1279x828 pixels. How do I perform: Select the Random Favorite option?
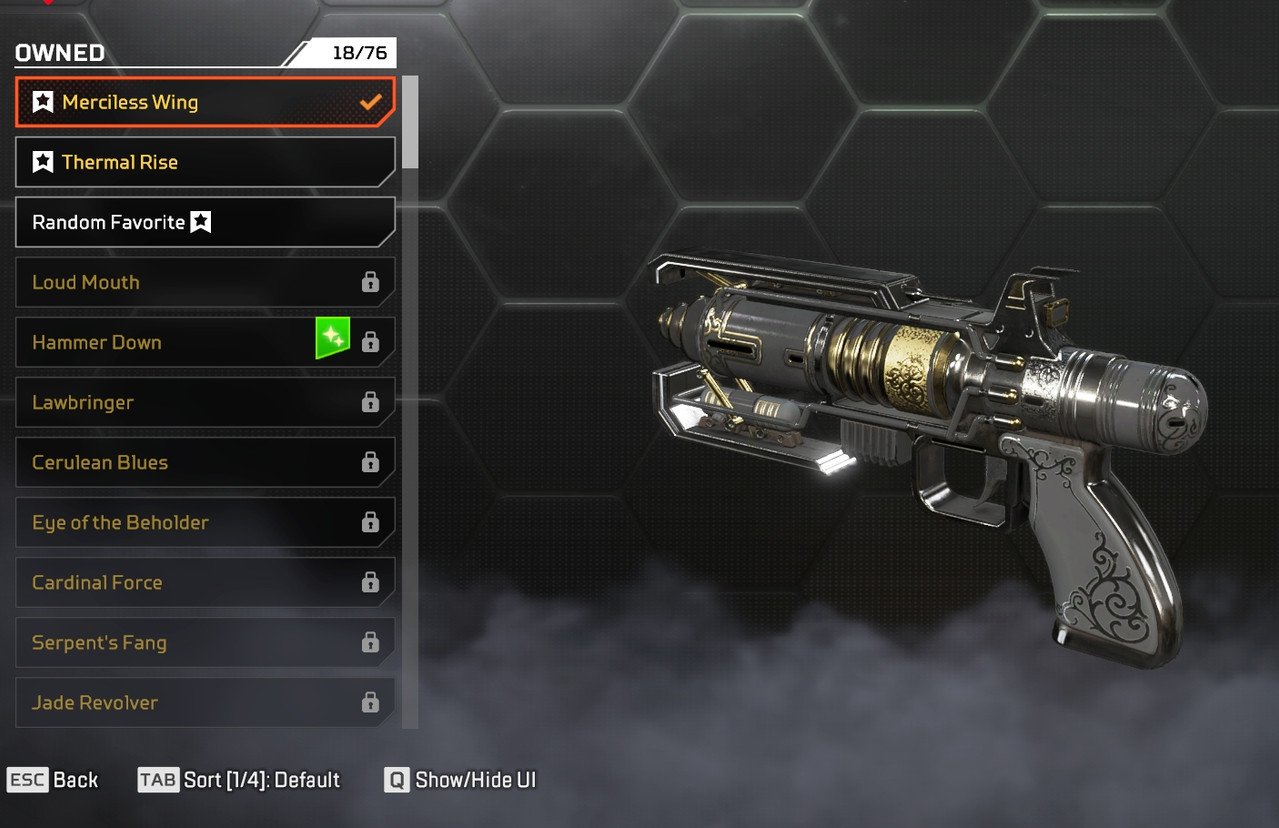pos(205,222)
